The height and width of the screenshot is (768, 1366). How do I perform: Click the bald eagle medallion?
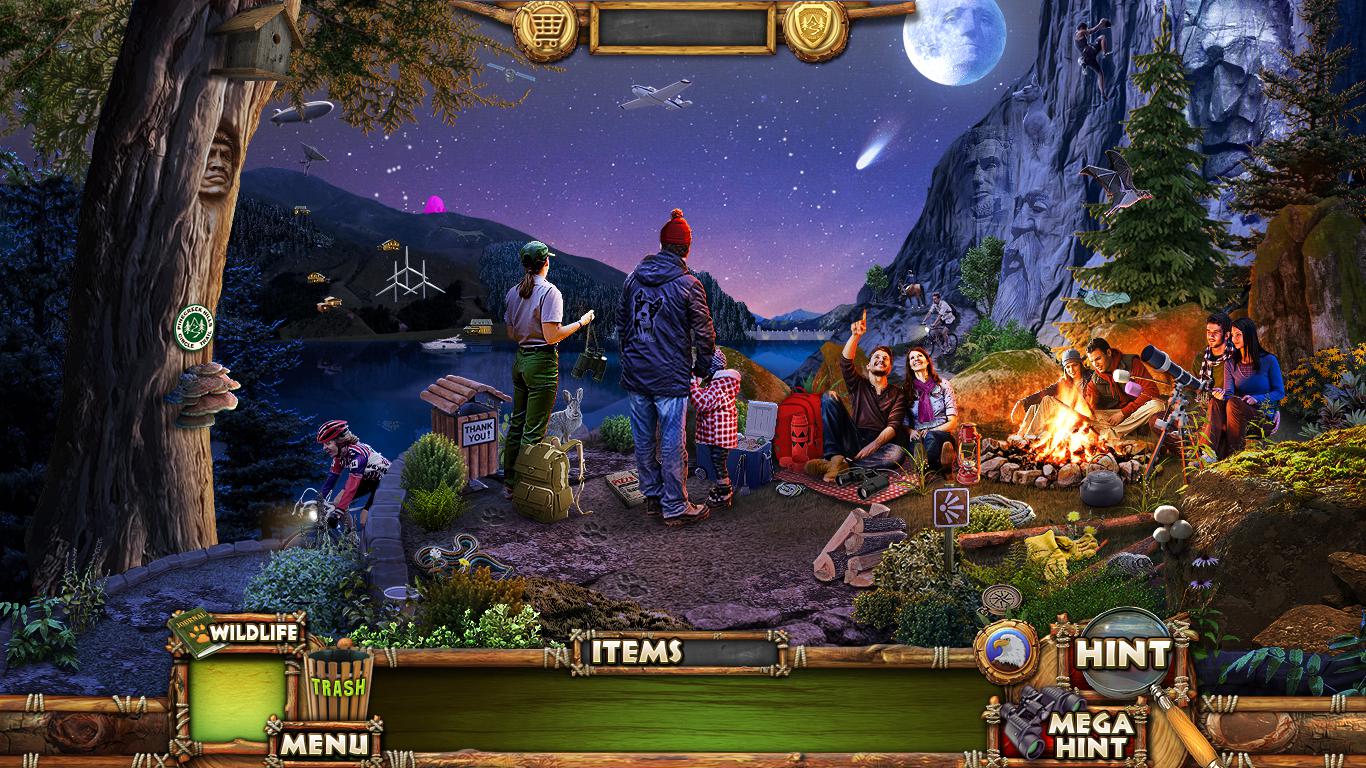coord(1006,652)
